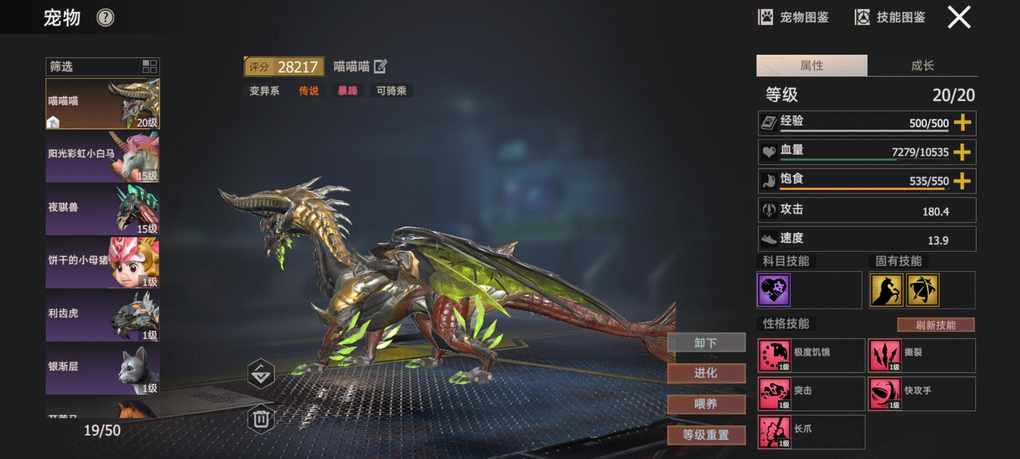Refill satiety with the 饱食 plus button

(x=963, y=181)
